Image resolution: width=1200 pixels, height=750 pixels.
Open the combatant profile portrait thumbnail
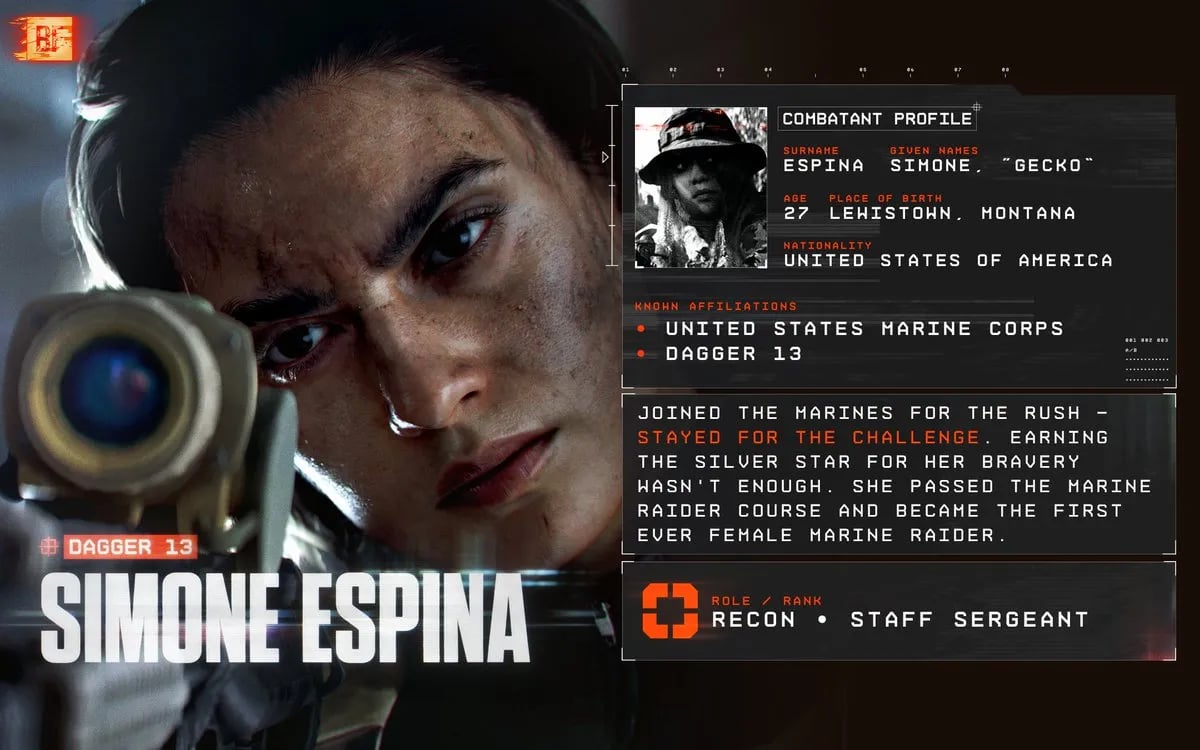point(701,188)
